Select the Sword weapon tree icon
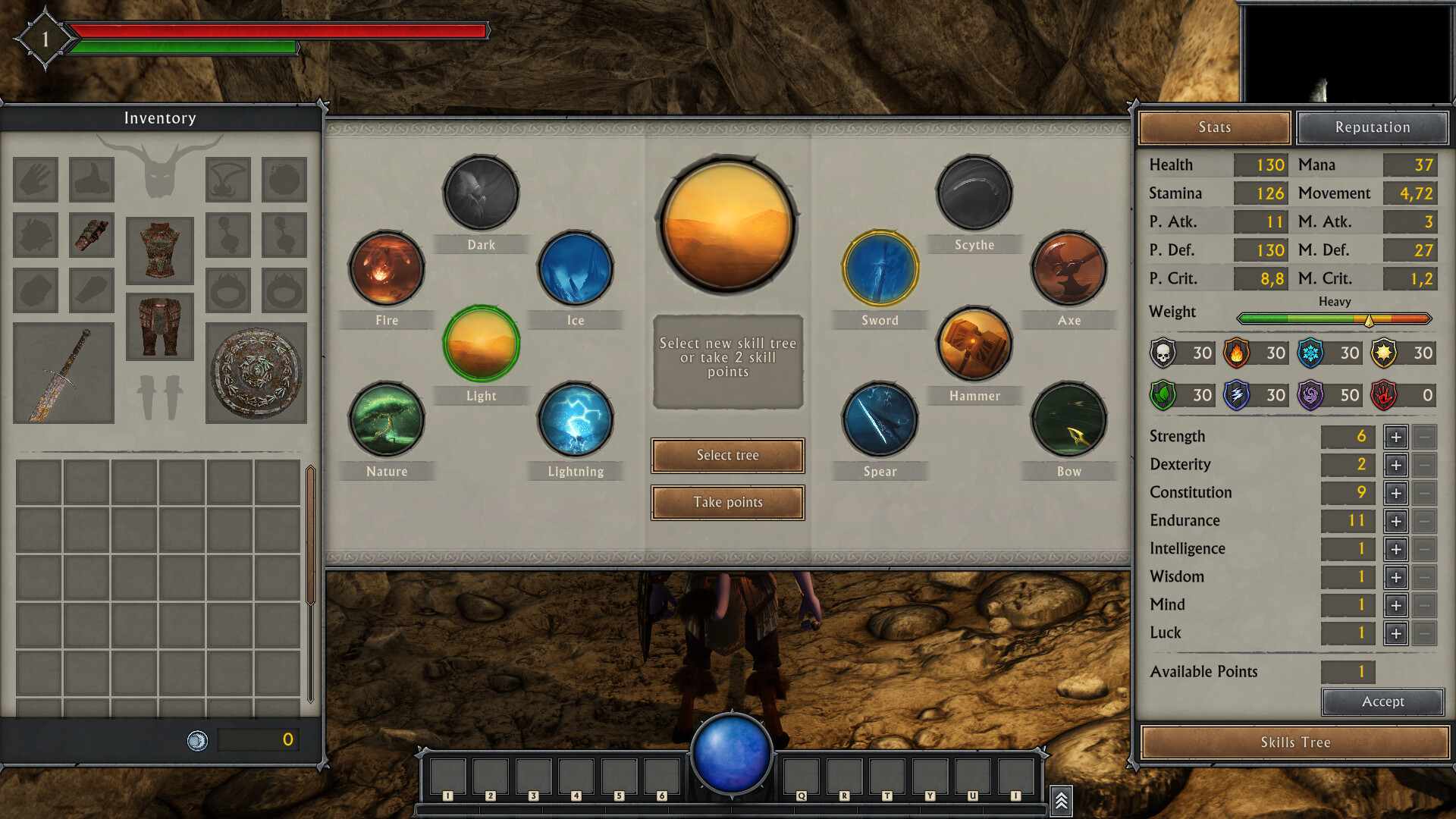 [879, 268]
